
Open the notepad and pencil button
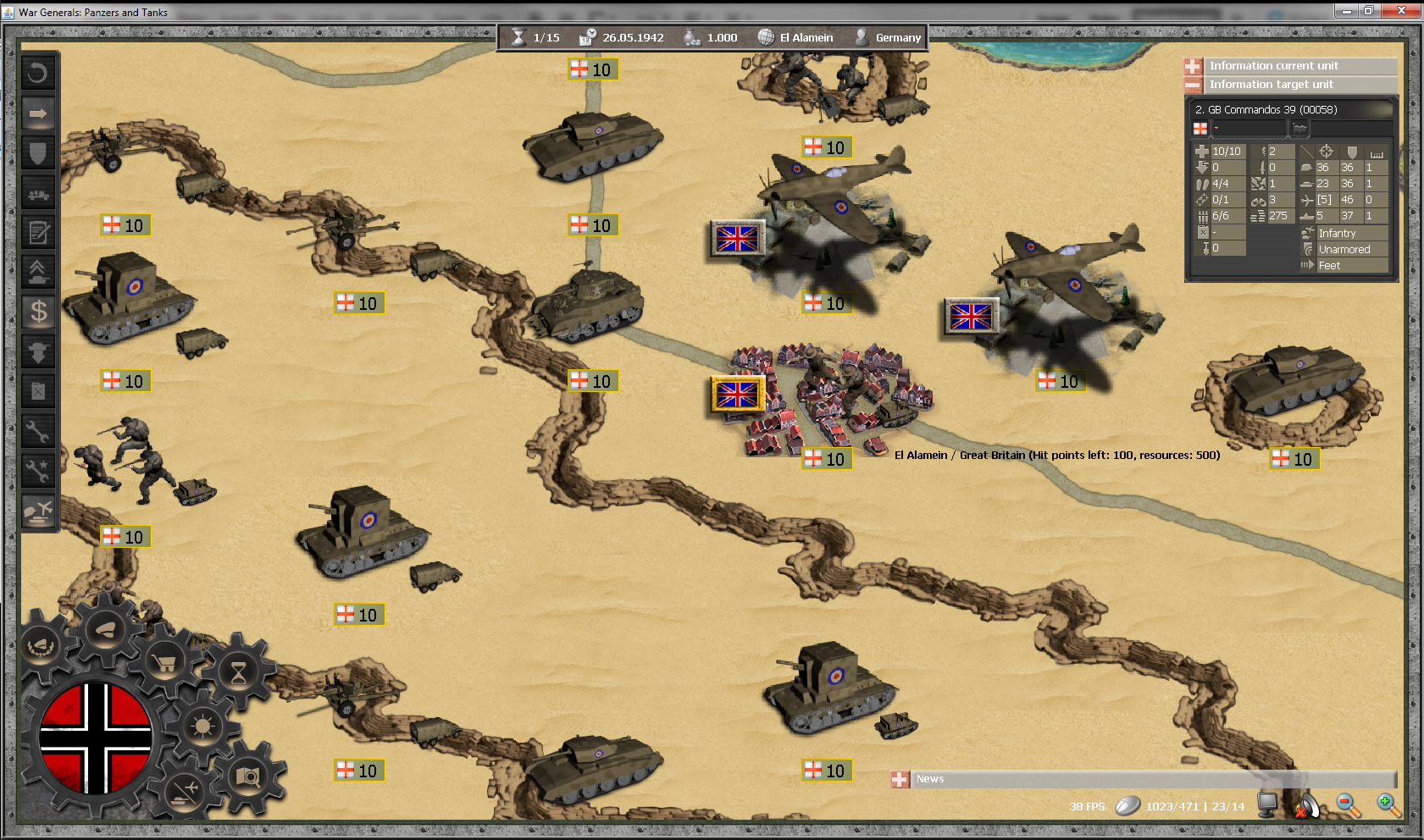pos(38,232)
